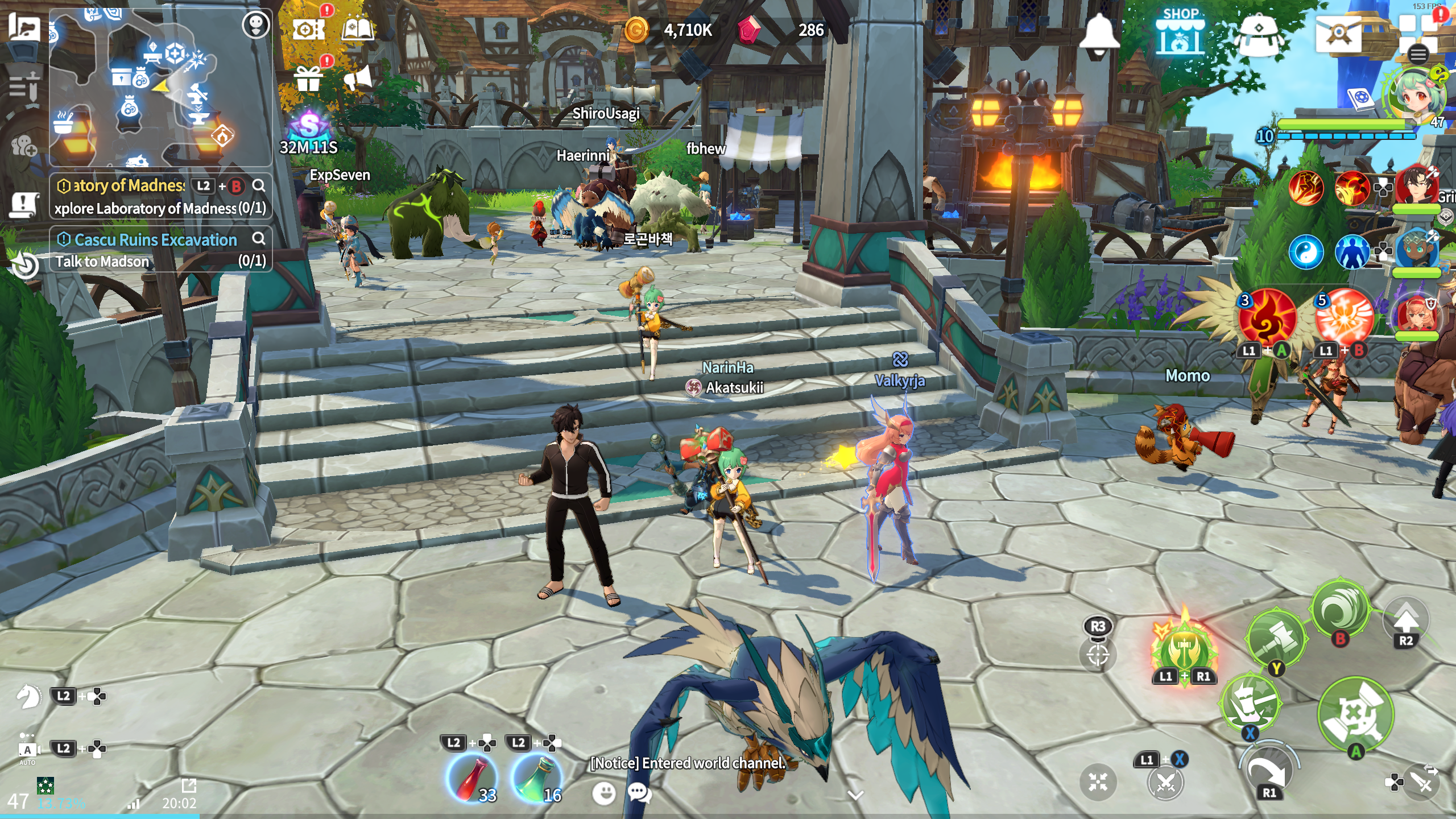This screenshot has height=819, width=1456.
Task: Open the book codex icon
Action: click(x=357, y=28)
